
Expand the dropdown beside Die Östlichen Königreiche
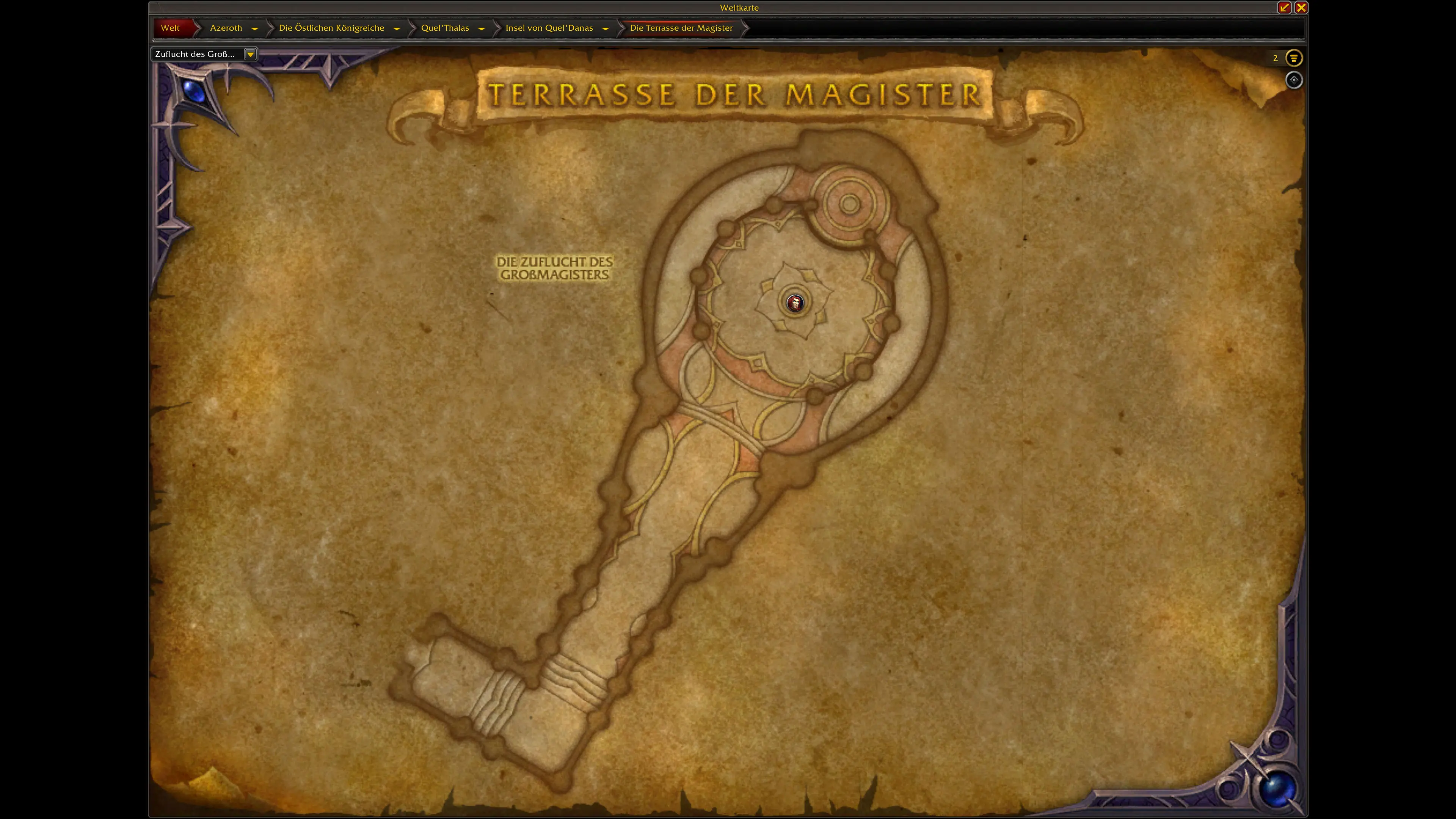click(x=397, y=28)
